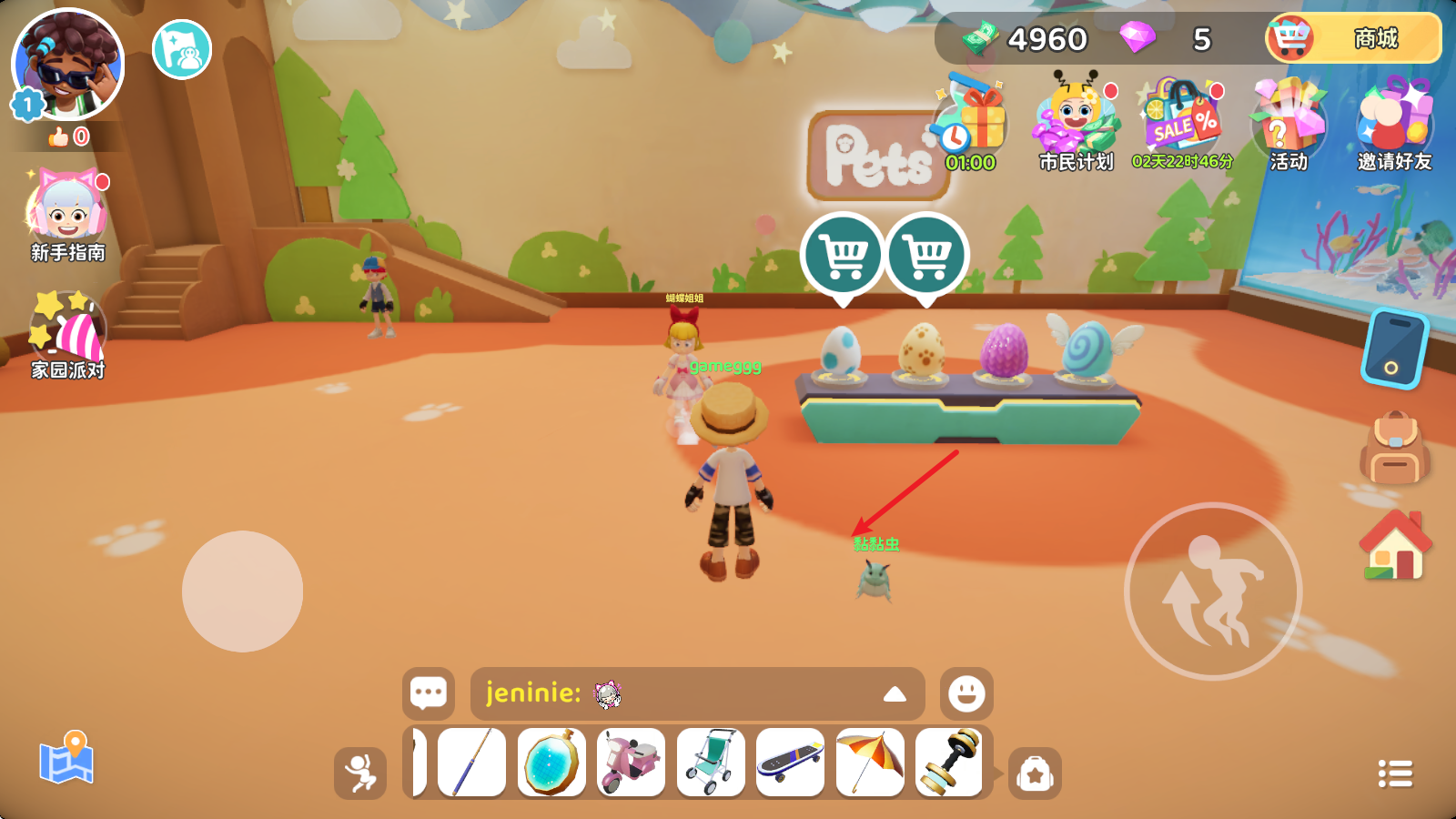Select the beach umbrella hotbar item

click(x=869, y=763)
